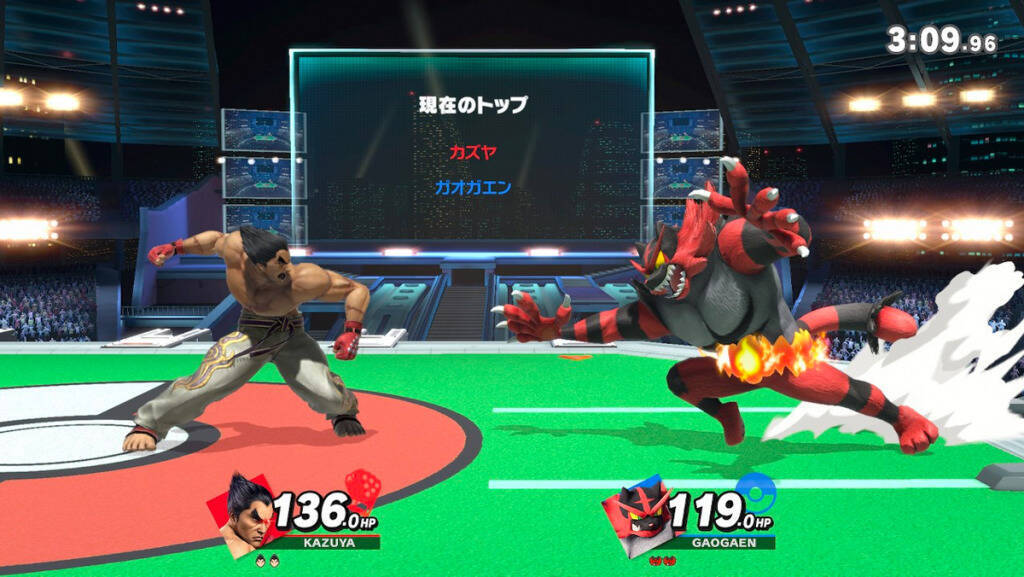
Task: Click Kazuya's character portrait
Action: point(246,513)
